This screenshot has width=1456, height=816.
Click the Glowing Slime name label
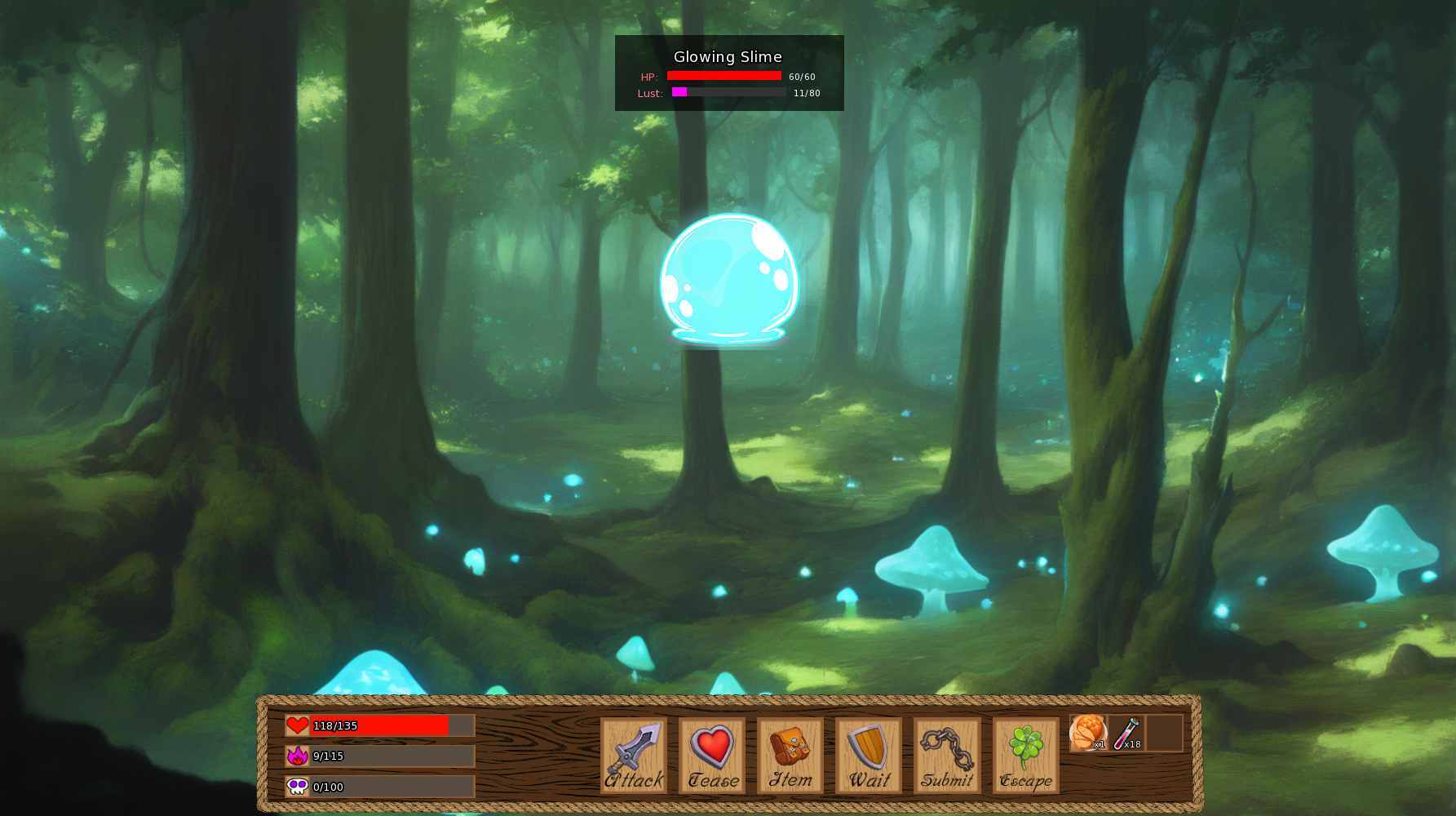pyautogui.click(x=728, y=56)
